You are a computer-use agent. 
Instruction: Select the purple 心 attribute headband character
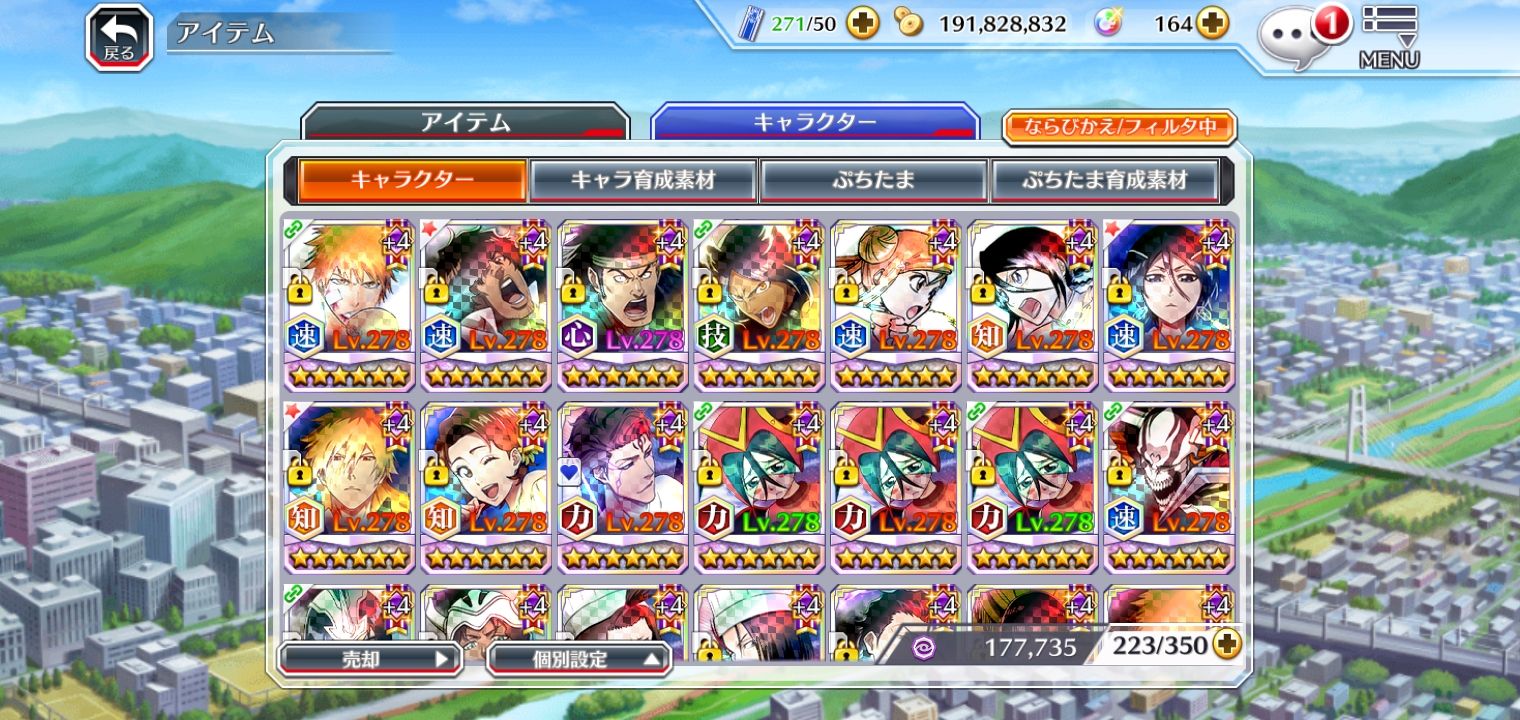(622, 303)
